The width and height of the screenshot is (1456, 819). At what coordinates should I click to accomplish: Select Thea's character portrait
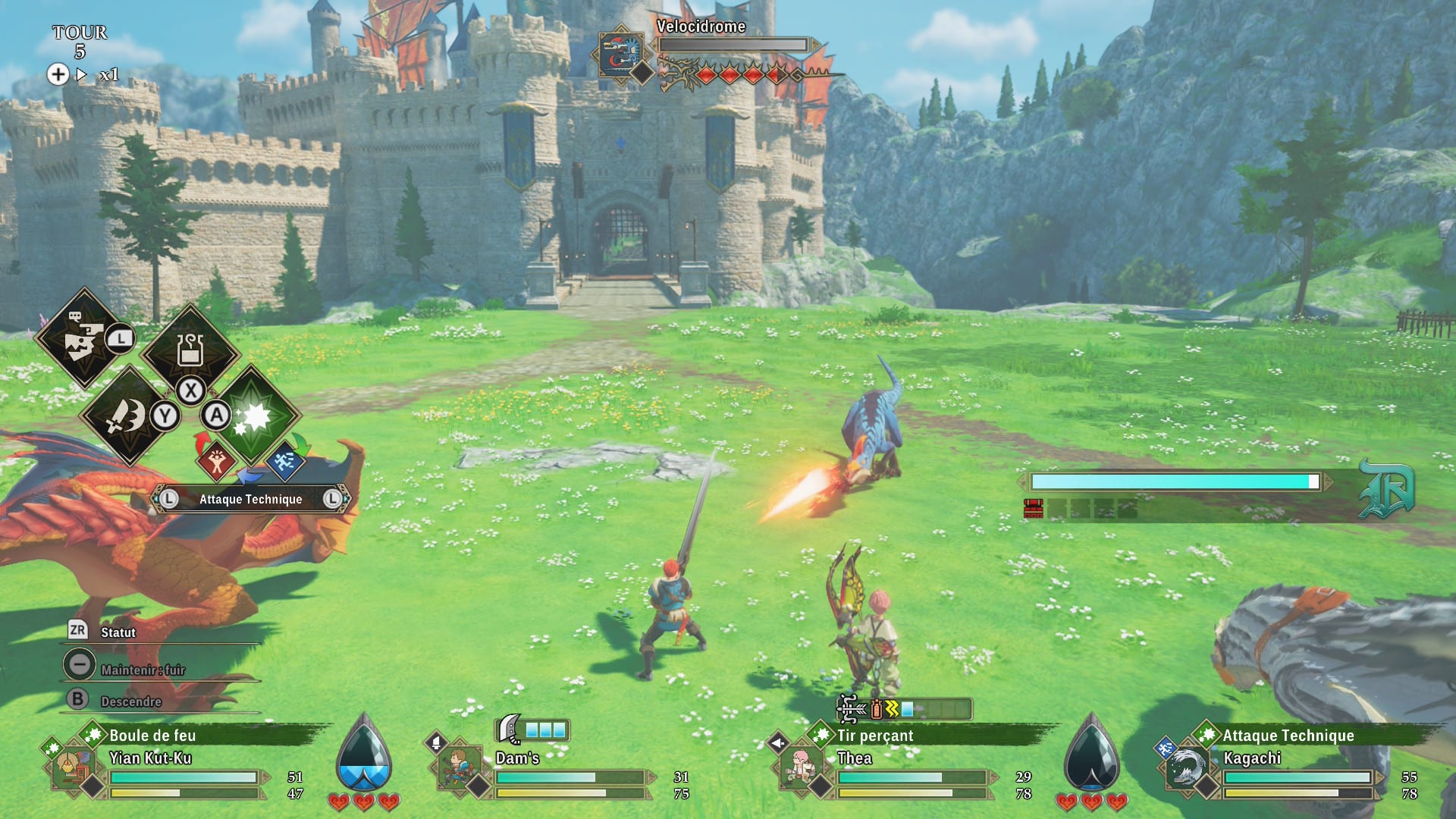801,767
